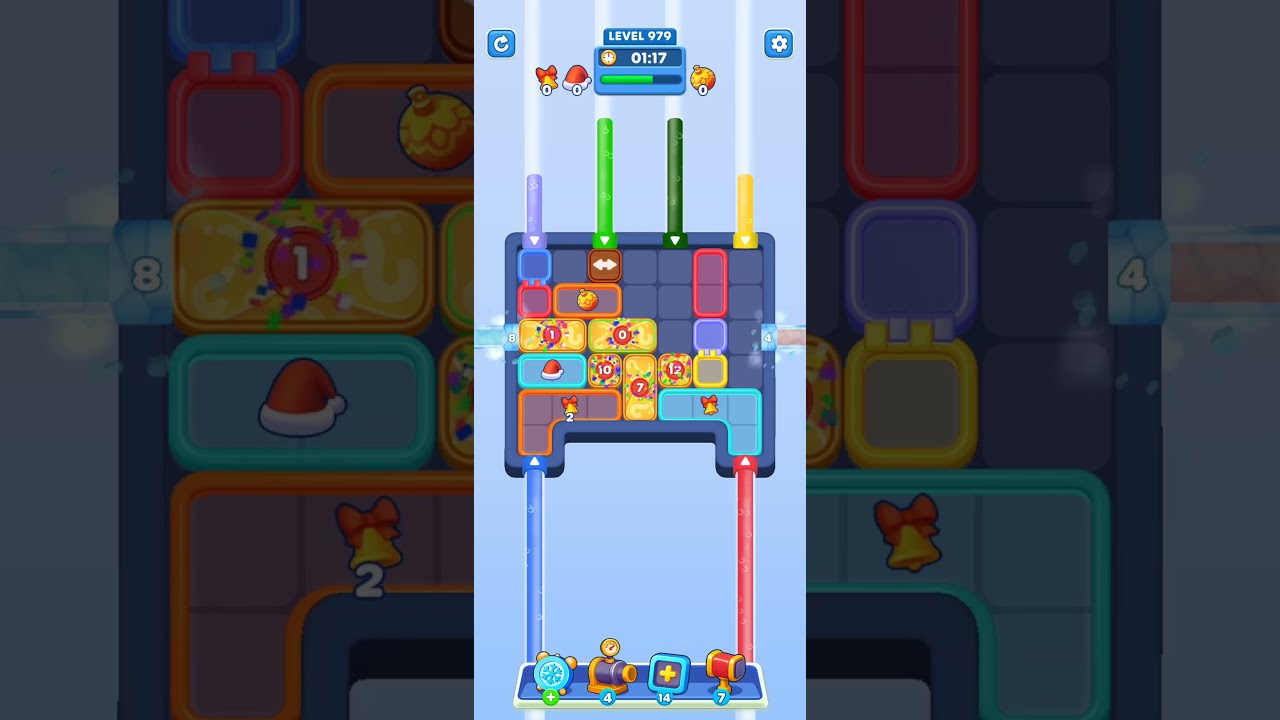Viewport: 1280px width, 720px height.
Task: Tap the yellow arrow dispenser above the board
Action: coord(747,238)
